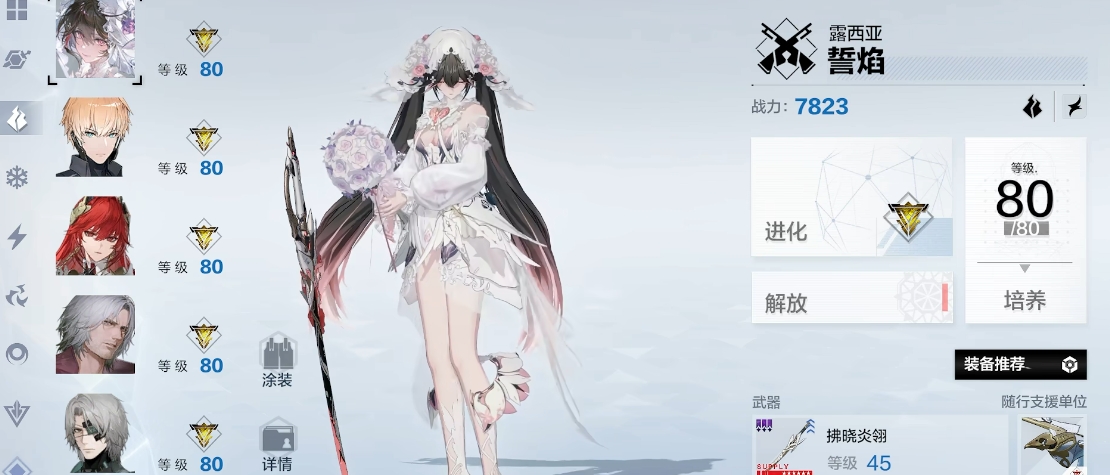
Task: Open the 解放 liberation panel
Action: point(851,298)
